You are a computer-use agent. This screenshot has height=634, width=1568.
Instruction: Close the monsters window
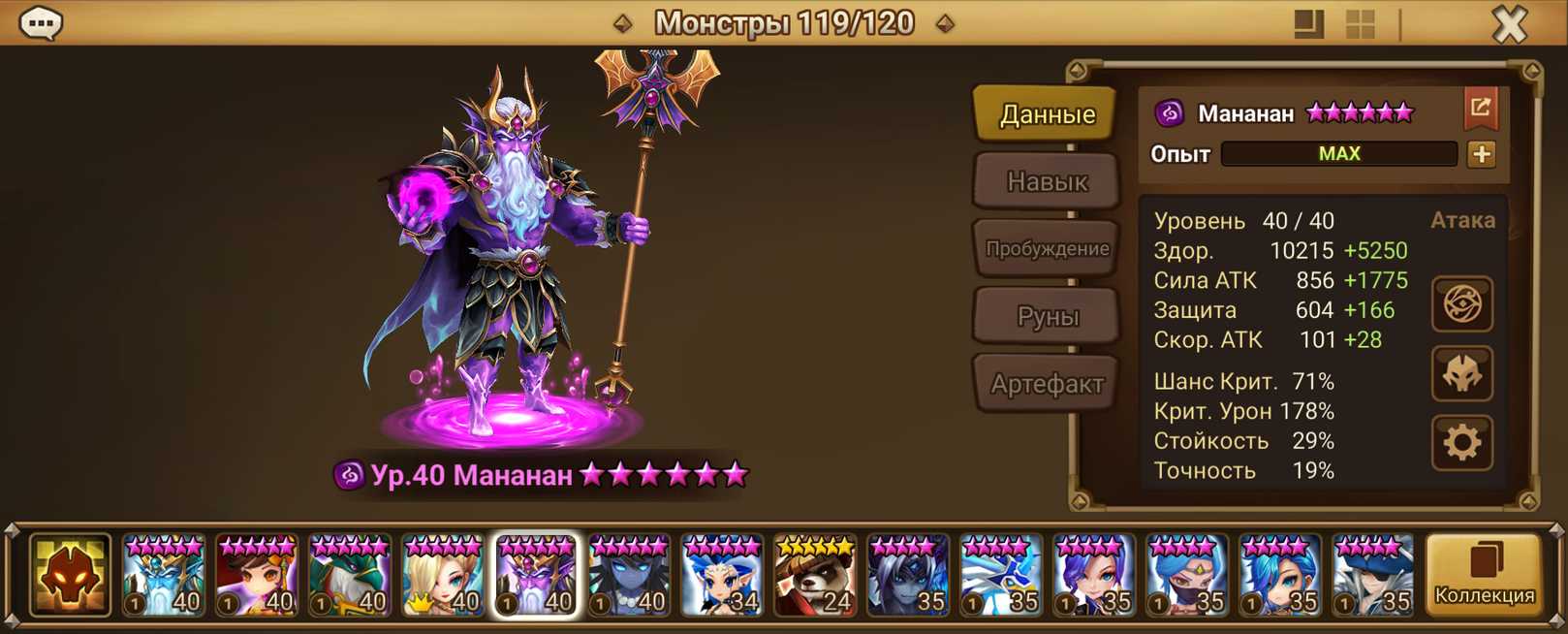(x=1509, y=24)
